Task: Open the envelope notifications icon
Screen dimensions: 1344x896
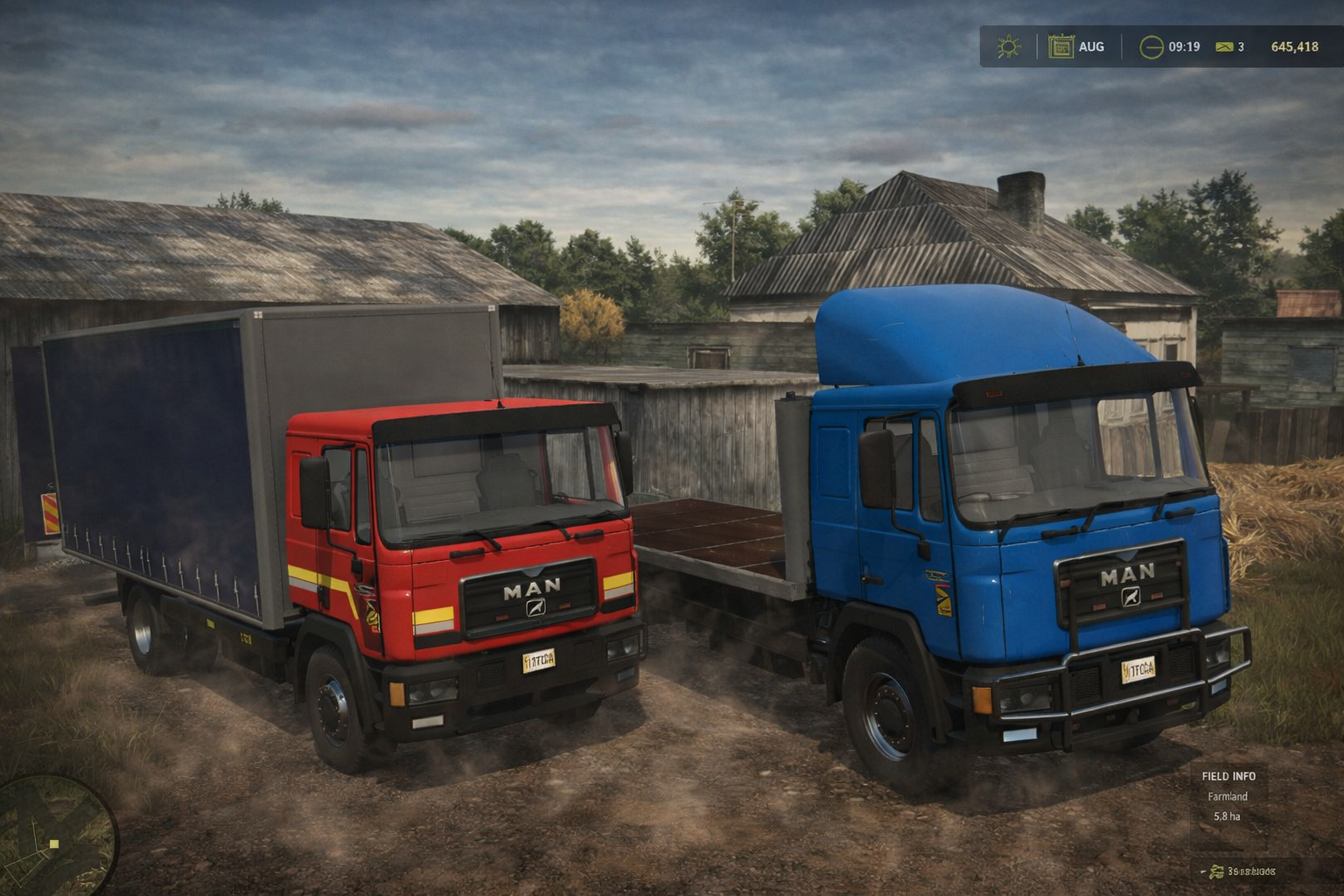Action: pyautogui.click(x=1223, y=46)
